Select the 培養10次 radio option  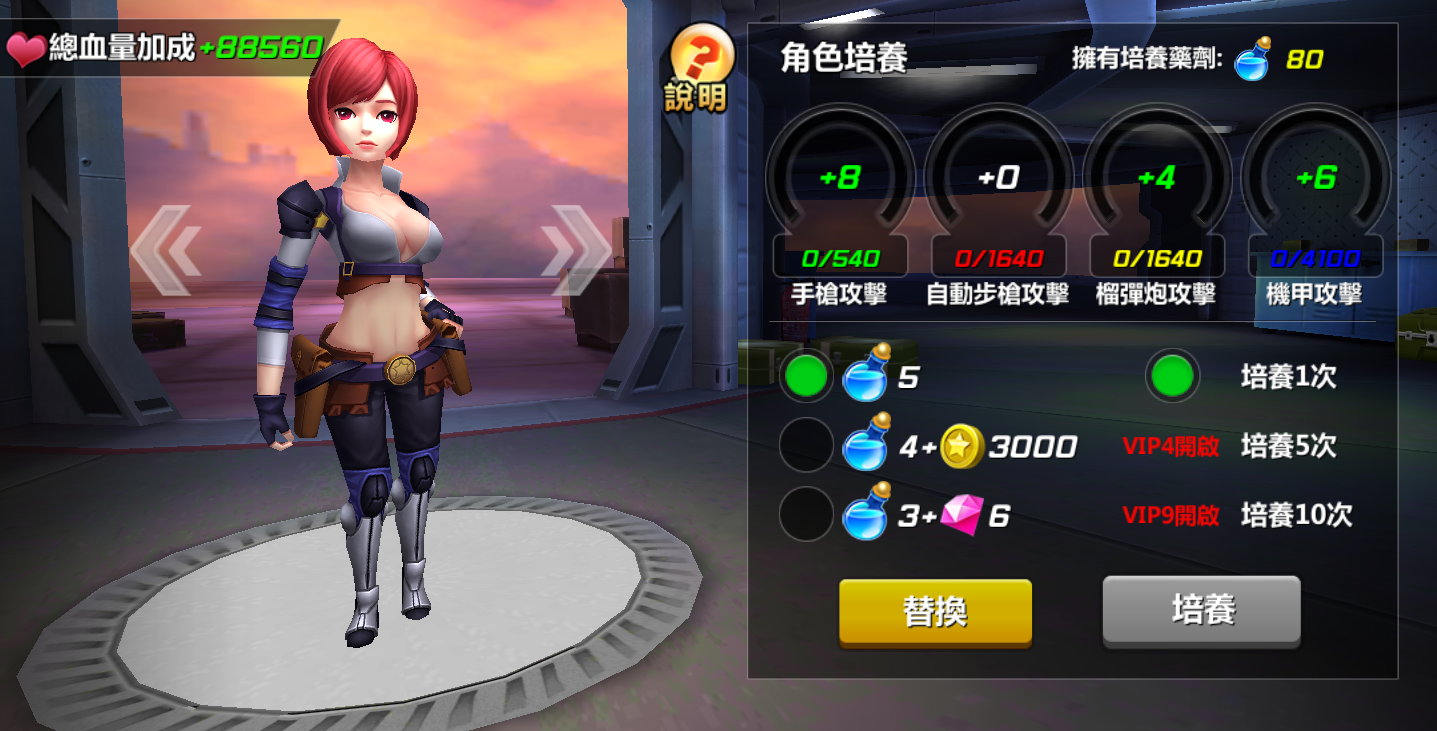pos(806,513)
